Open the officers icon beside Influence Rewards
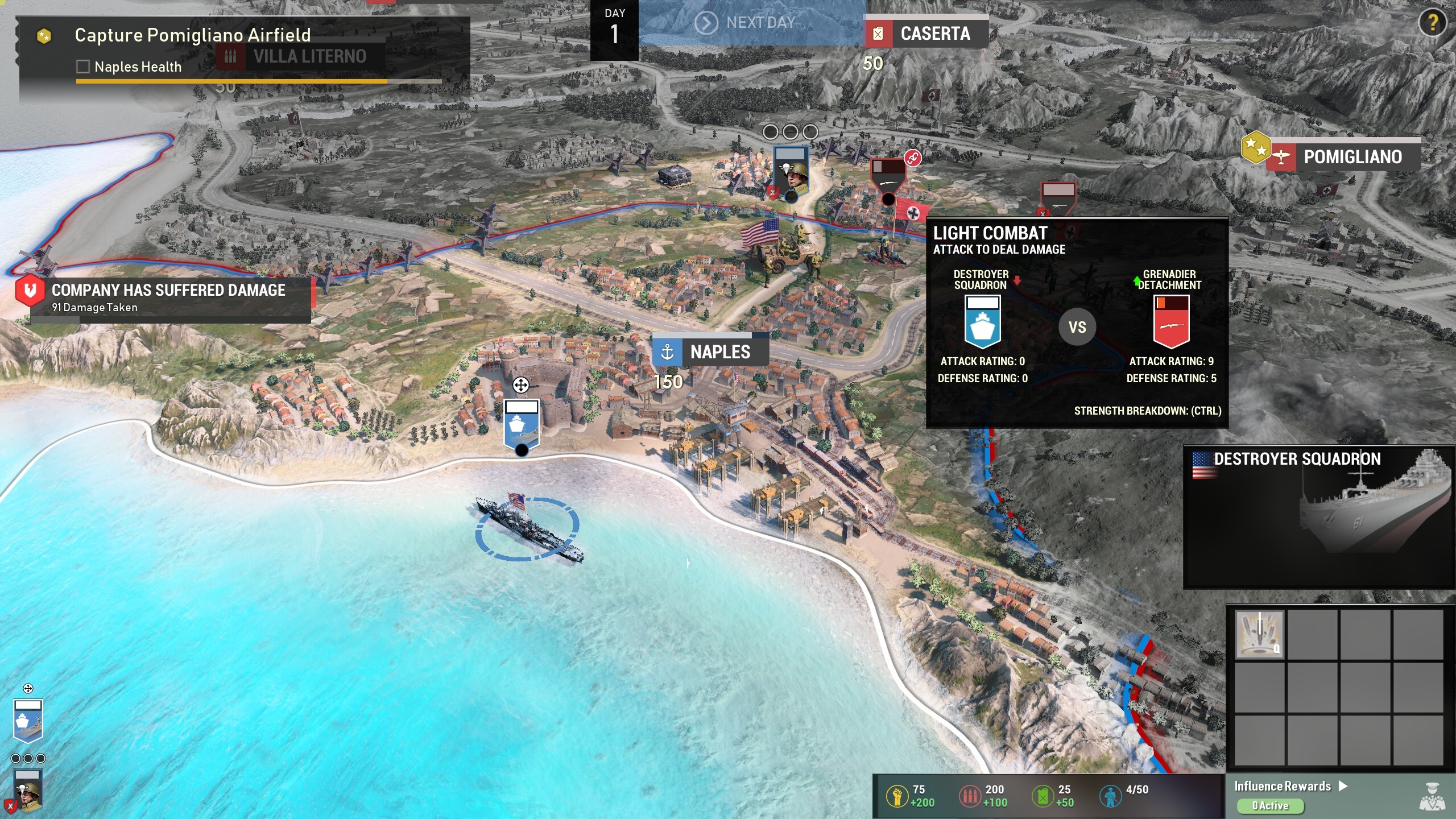Image resolution: width=1456 pixels, height=819 pixels. (1432, 796)
